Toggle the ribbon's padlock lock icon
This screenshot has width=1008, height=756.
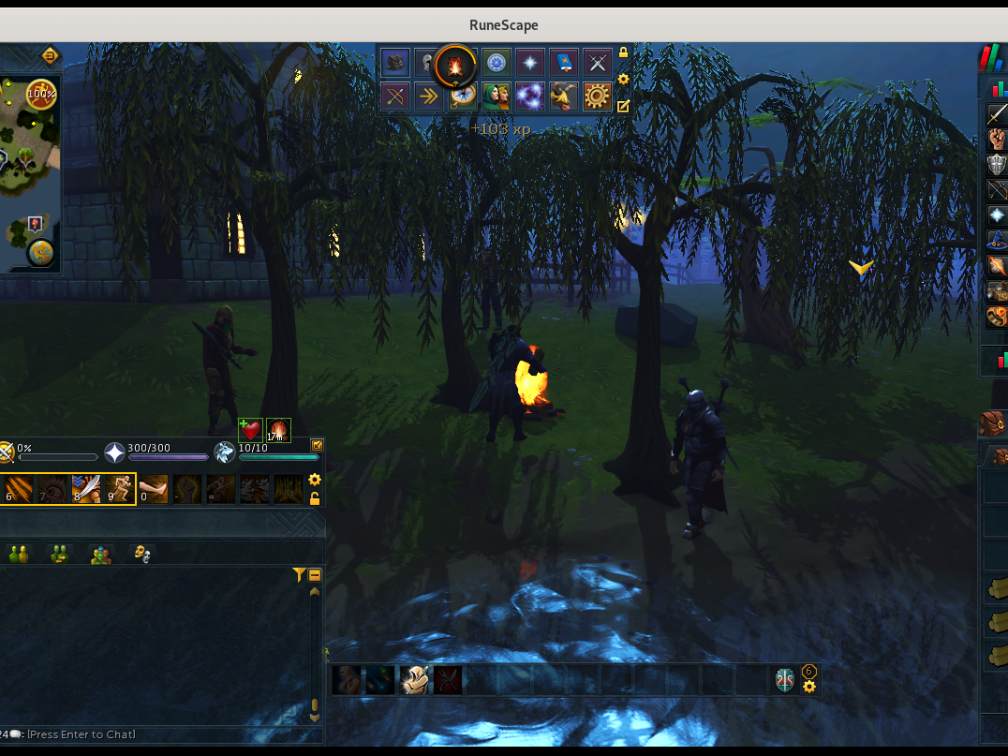pyautogui.click(x=624, y=53)
